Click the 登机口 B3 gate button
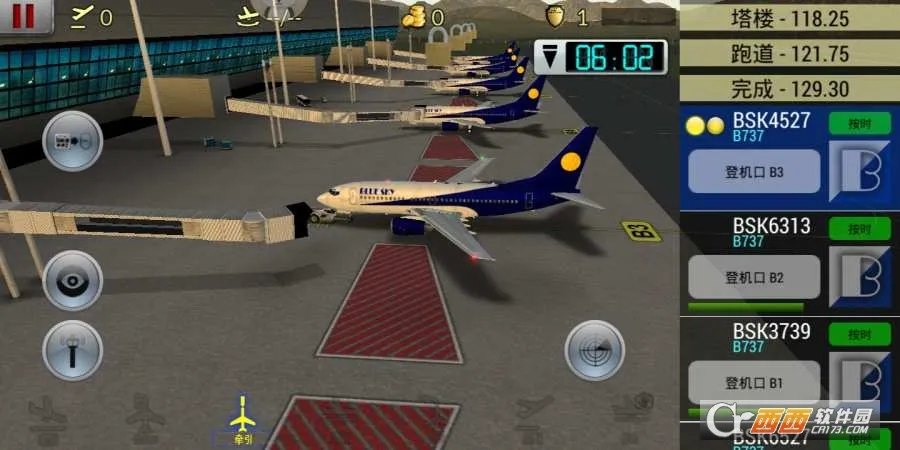The height and width of the screenshot is (450, 900). (x=754, y=172)
